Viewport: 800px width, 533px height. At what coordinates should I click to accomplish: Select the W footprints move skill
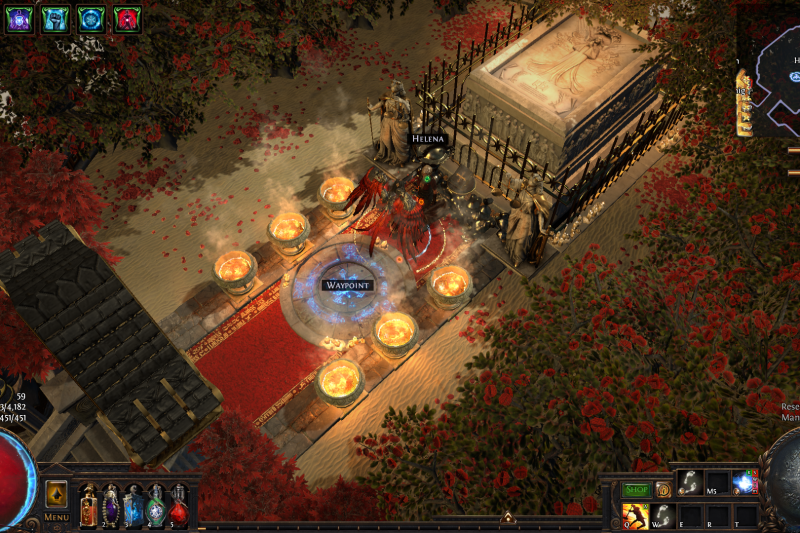coord(662,515)
